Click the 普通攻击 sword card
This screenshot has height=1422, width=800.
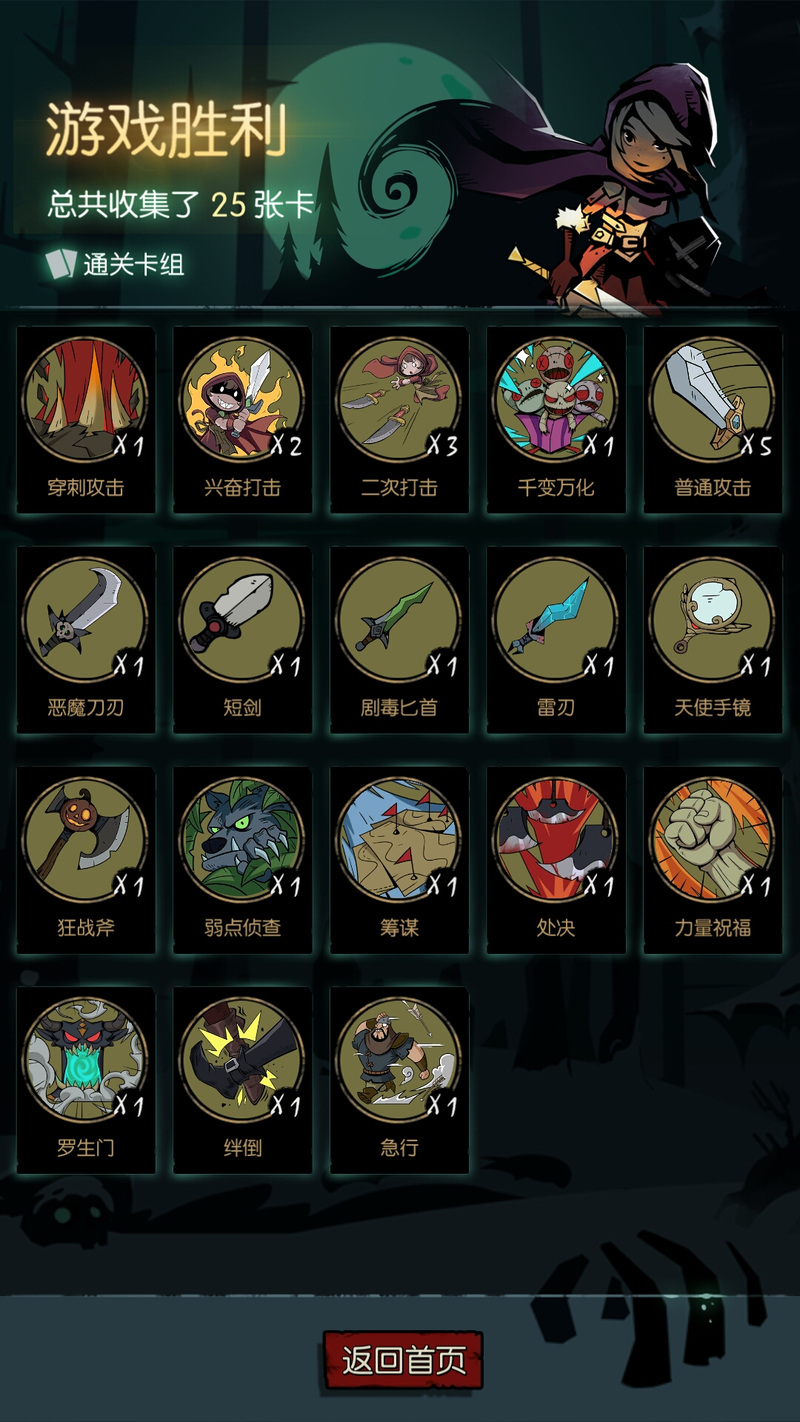[x=712, y=419]
